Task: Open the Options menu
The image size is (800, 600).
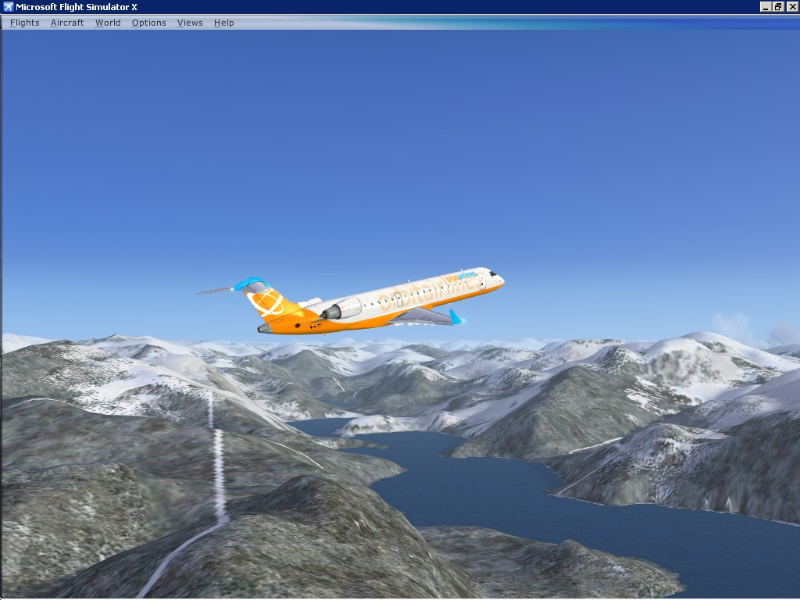Action: click(x=149, y=23)
